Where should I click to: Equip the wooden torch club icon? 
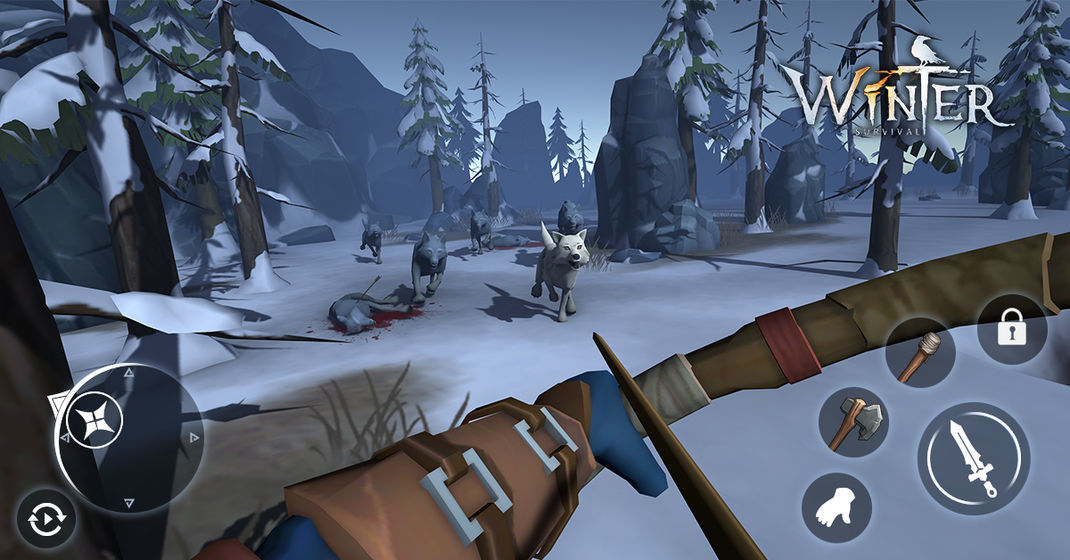[x=919, y=354]
